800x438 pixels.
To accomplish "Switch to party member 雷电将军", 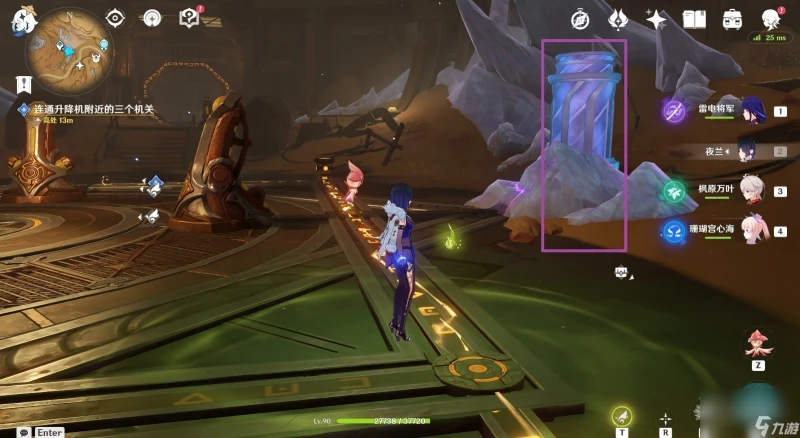I will pyautogui.click(x=751, y=111).
